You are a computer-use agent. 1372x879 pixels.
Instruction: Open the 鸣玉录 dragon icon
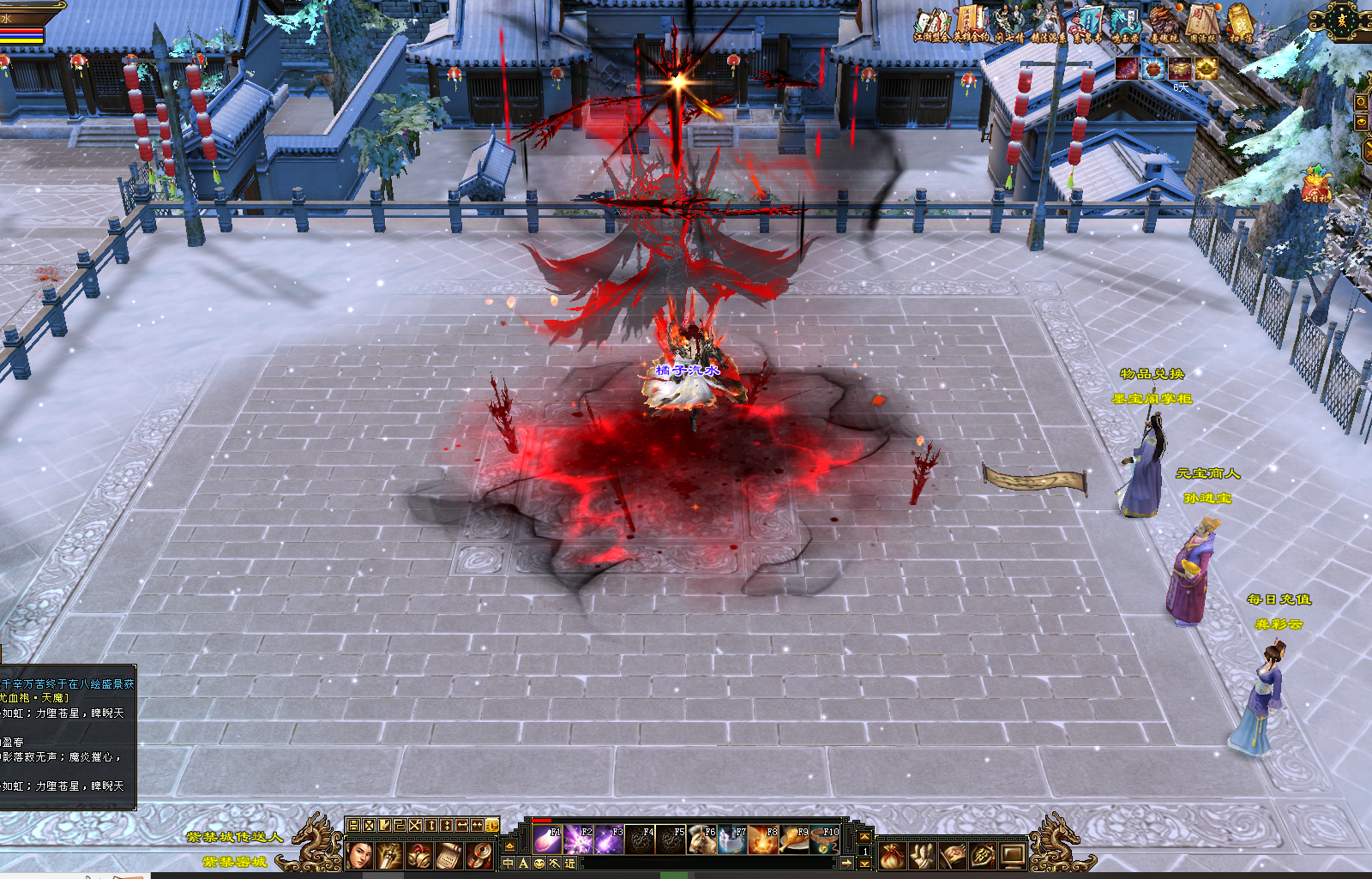1126,21
